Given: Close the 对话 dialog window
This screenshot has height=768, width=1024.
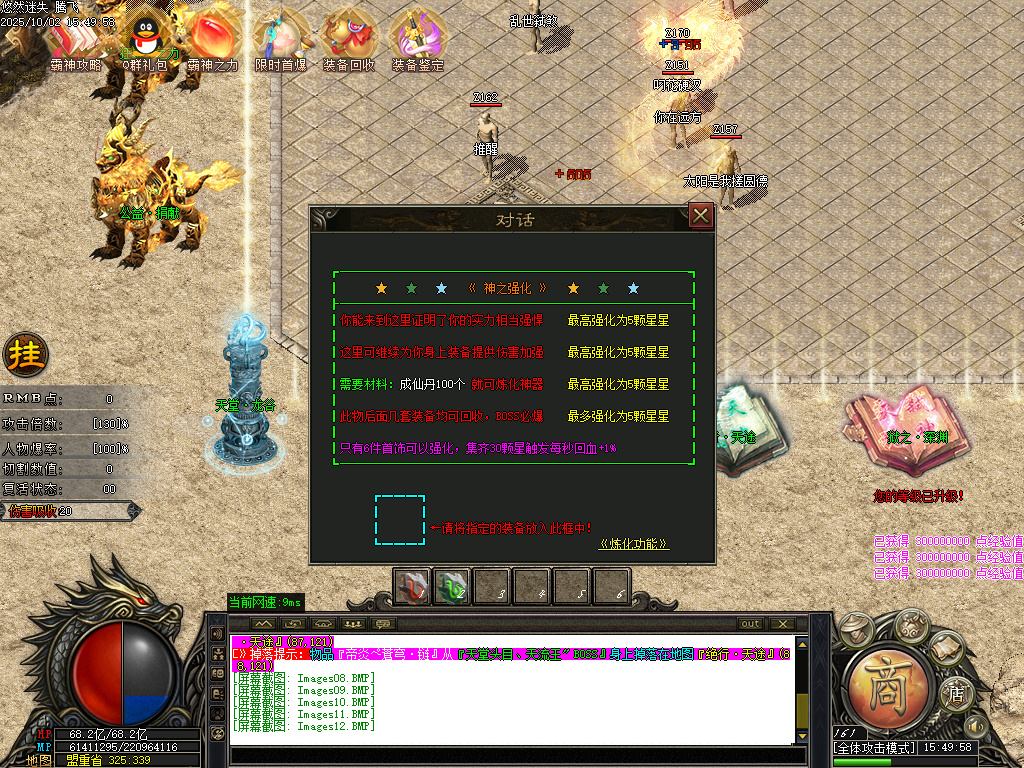Looking at the screenshot, I should point(701,215).
